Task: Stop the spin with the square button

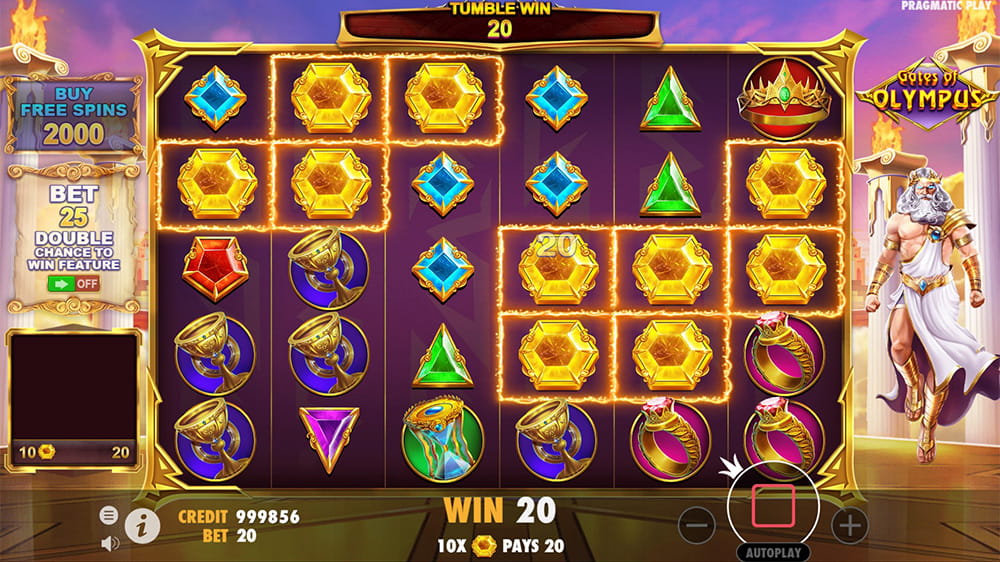Action: (773, 506)
